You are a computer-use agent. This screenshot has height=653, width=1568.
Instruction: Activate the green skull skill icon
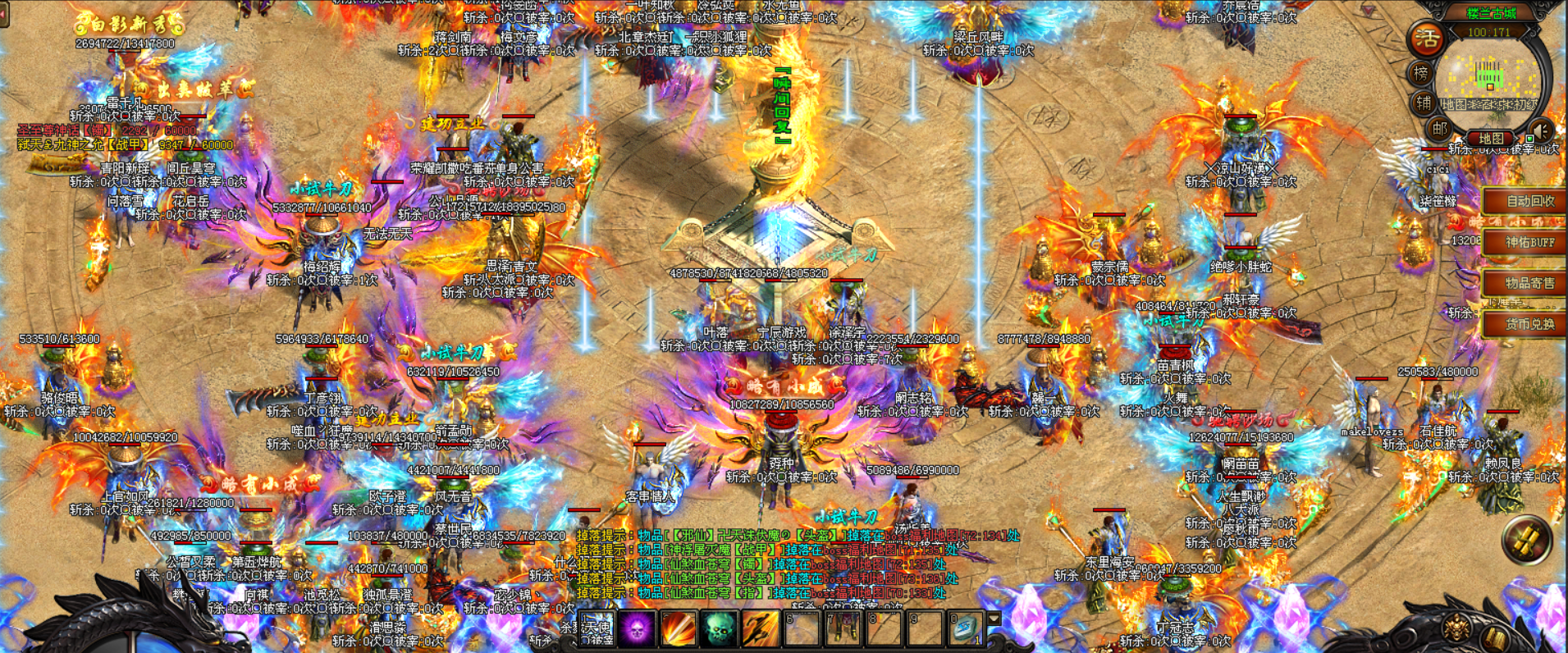tap(719, 628)
